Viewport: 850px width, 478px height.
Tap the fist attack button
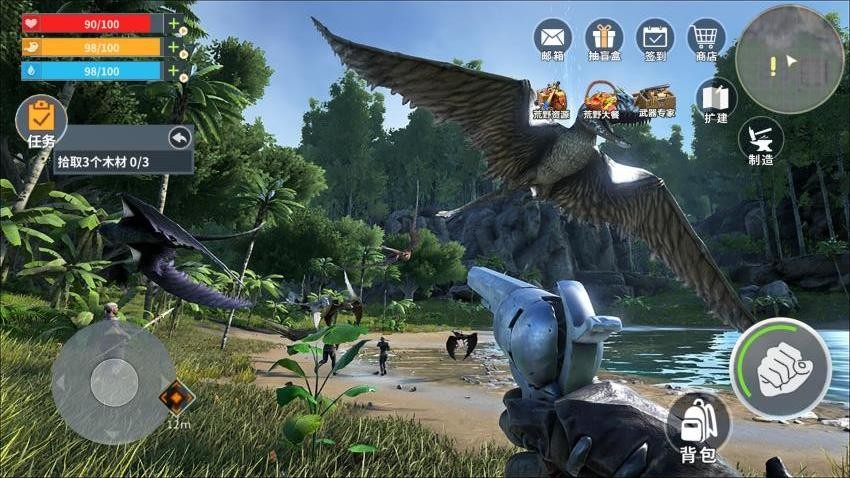pos(780,368)
